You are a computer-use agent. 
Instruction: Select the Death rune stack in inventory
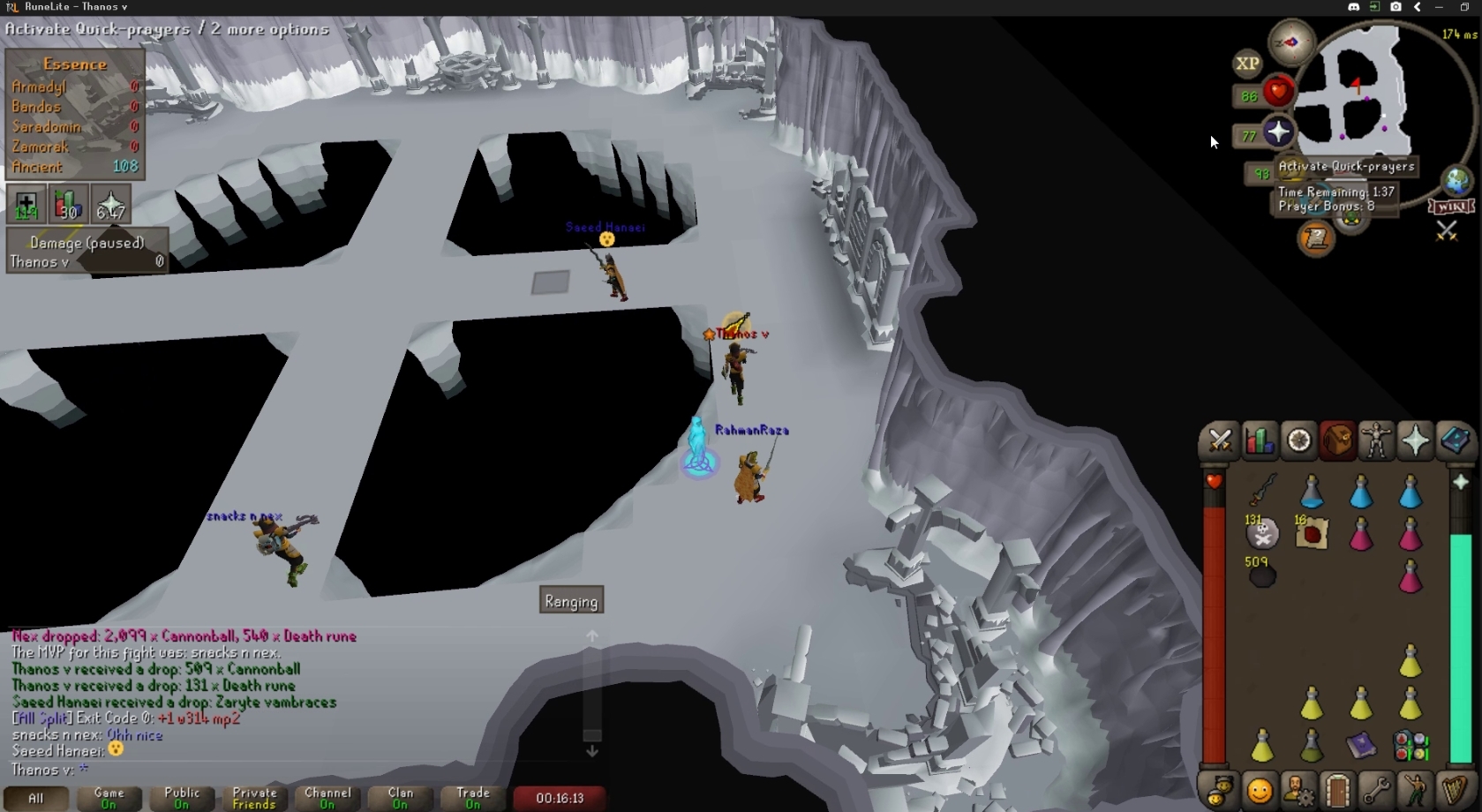1262,533
